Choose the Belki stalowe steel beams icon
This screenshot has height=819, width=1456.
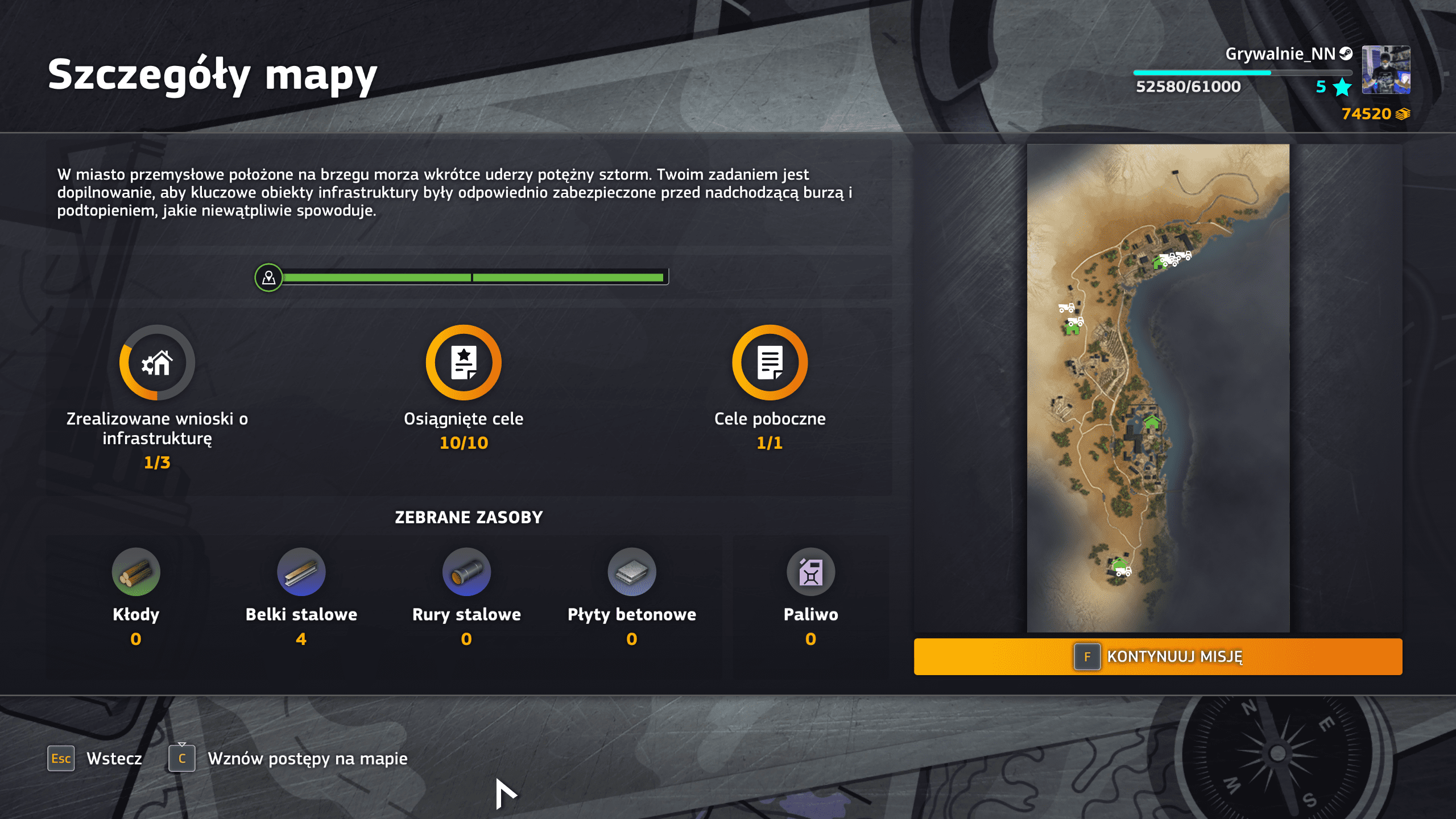click(301, 572)
